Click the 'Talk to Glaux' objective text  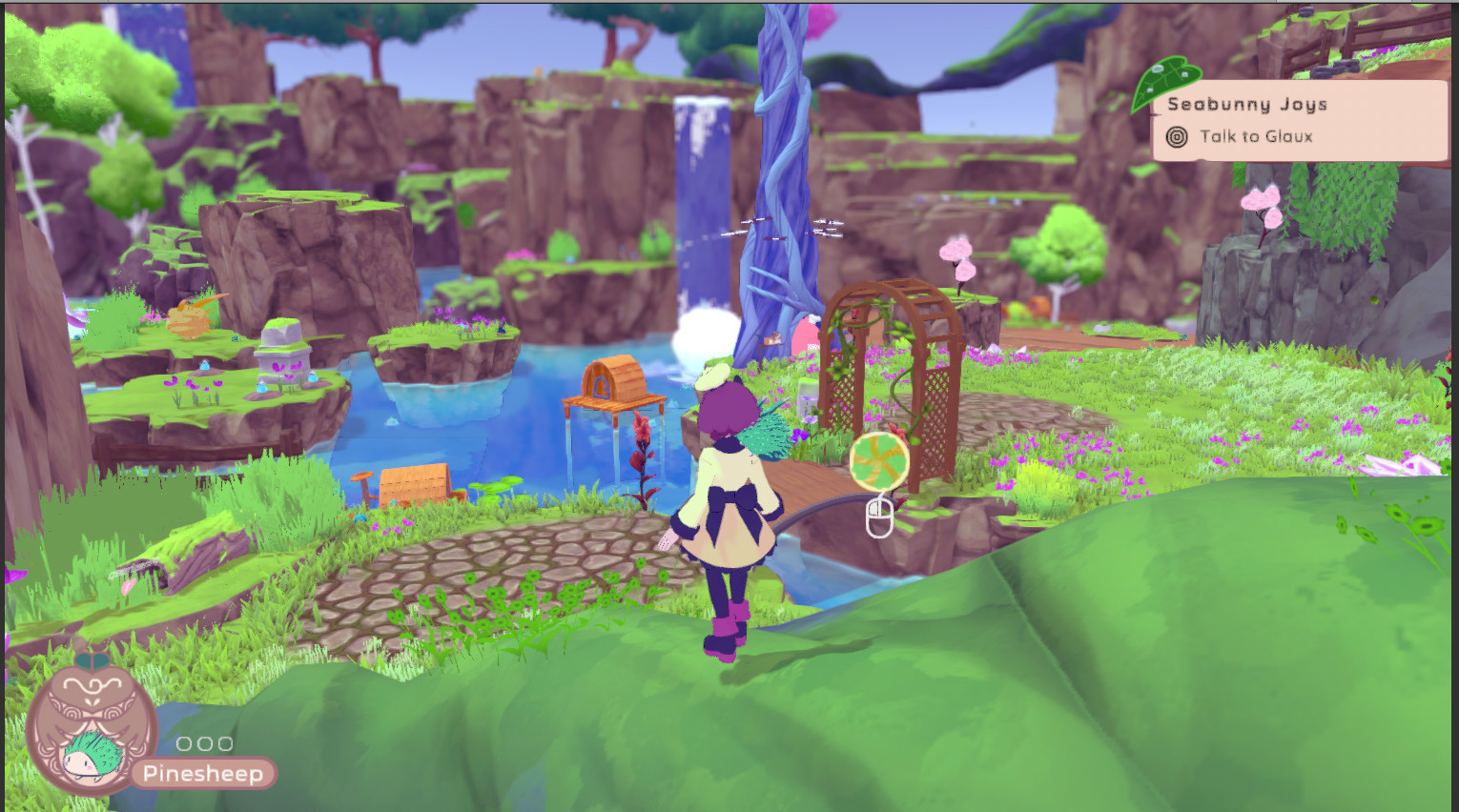tap(1255, 136)
